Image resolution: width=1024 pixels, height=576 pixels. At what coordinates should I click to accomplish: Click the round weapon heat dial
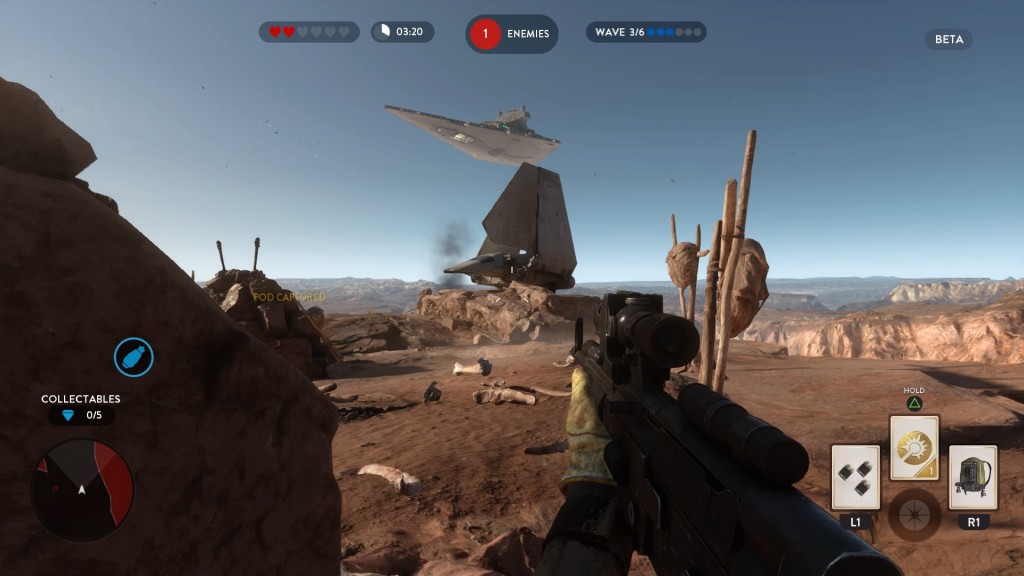pyautogui.click(x=914, y=514)
